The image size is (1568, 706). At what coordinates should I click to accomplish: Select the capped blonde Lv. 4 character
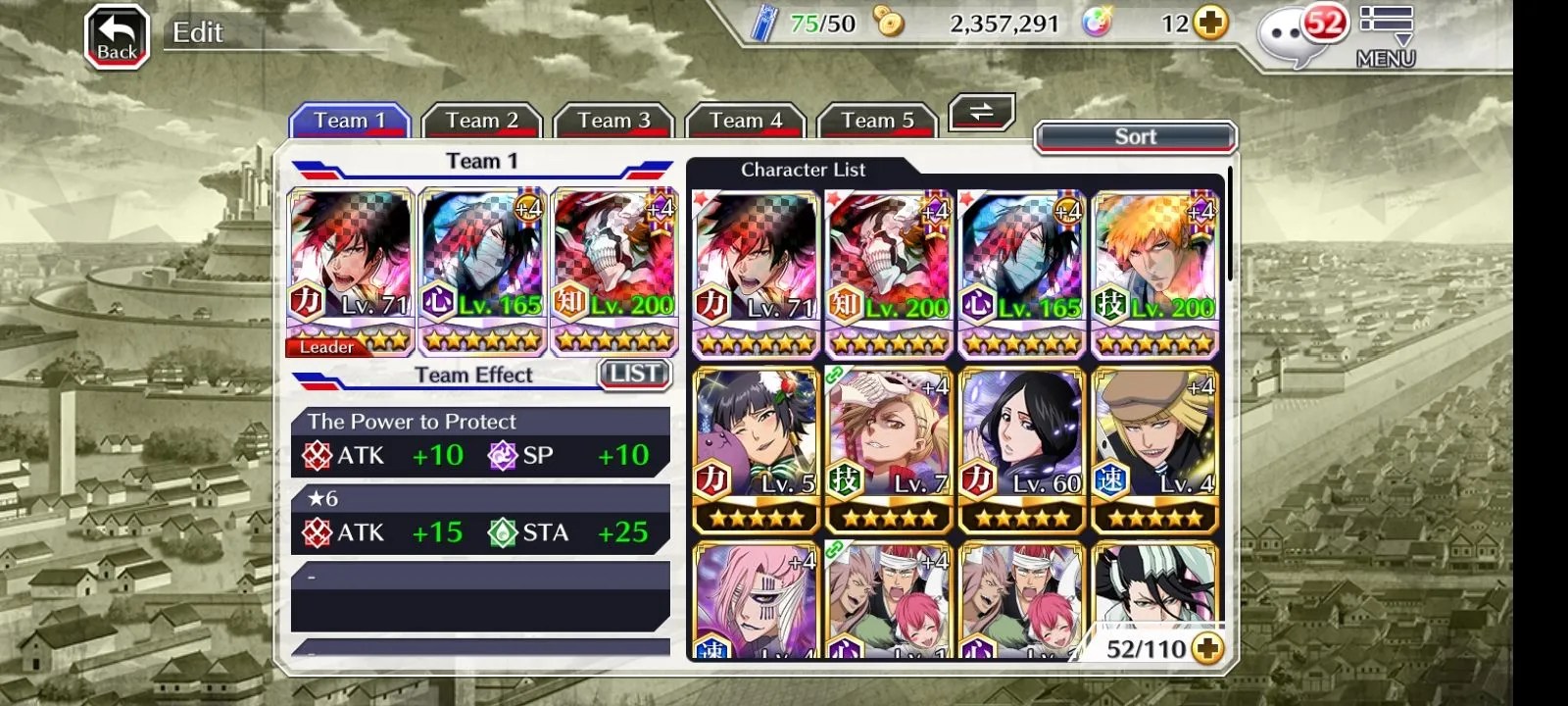[x=1155, y=447]
